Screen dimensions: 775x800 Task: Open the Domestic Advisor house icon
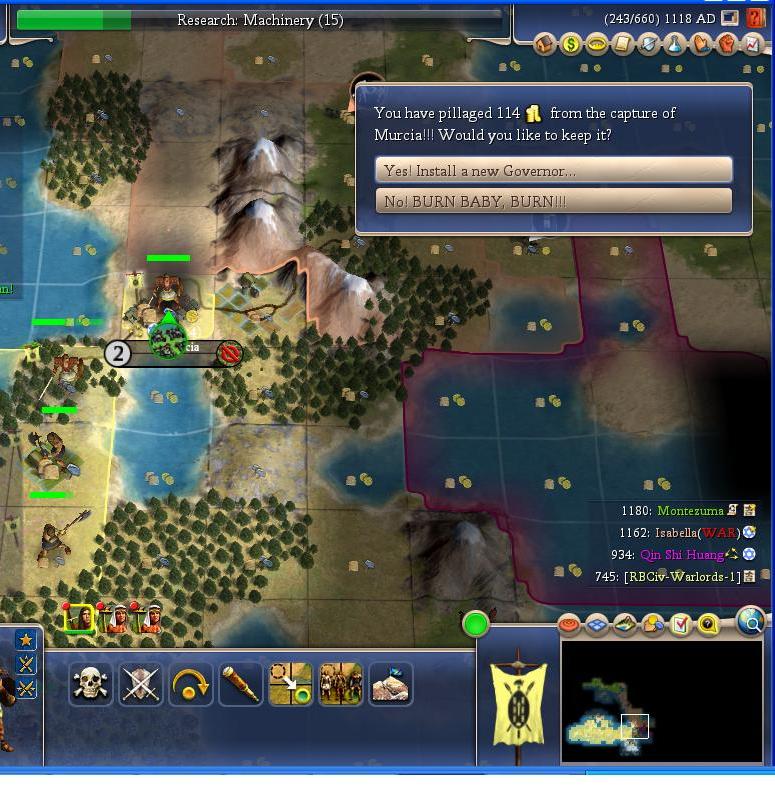point(544,44)
